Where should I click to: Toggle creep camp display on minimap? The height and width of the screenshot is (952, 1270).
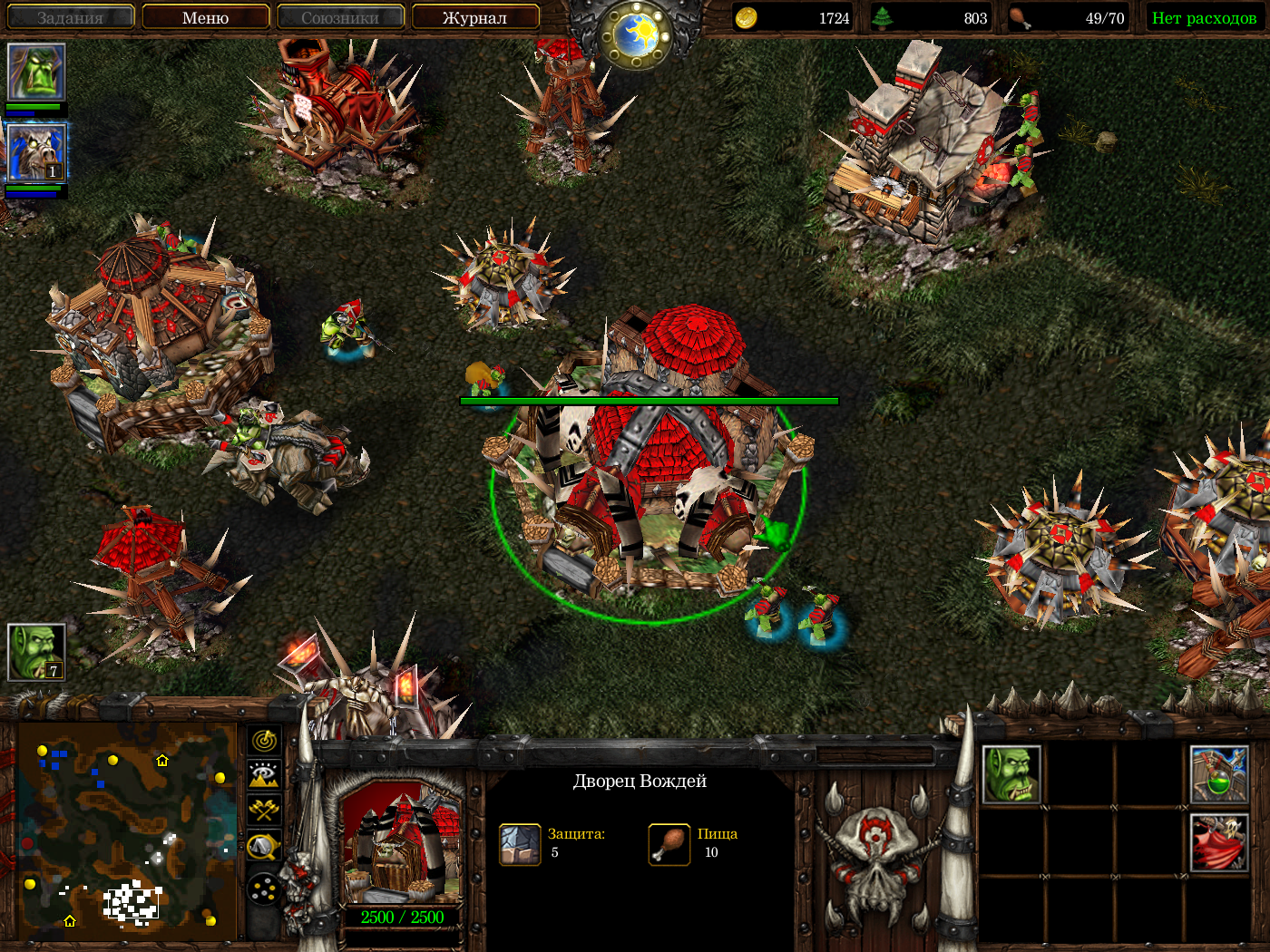point(264,847)
